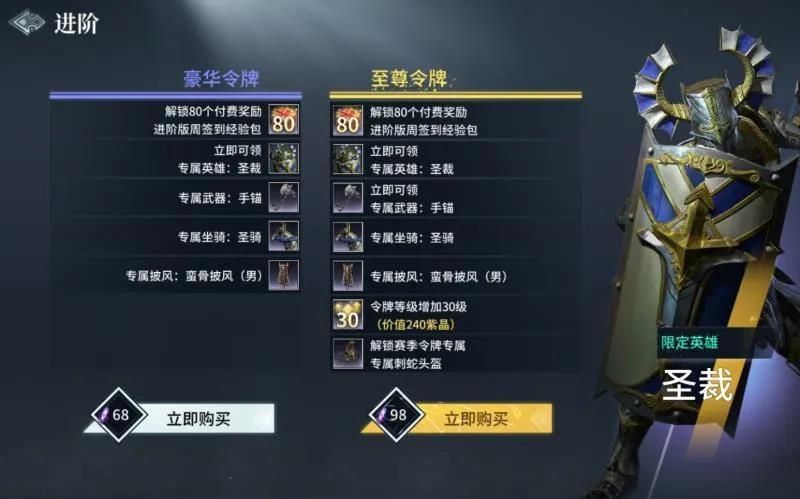
Task: Select the 80 reward icon under 豪华令牌
Action: 284,120
